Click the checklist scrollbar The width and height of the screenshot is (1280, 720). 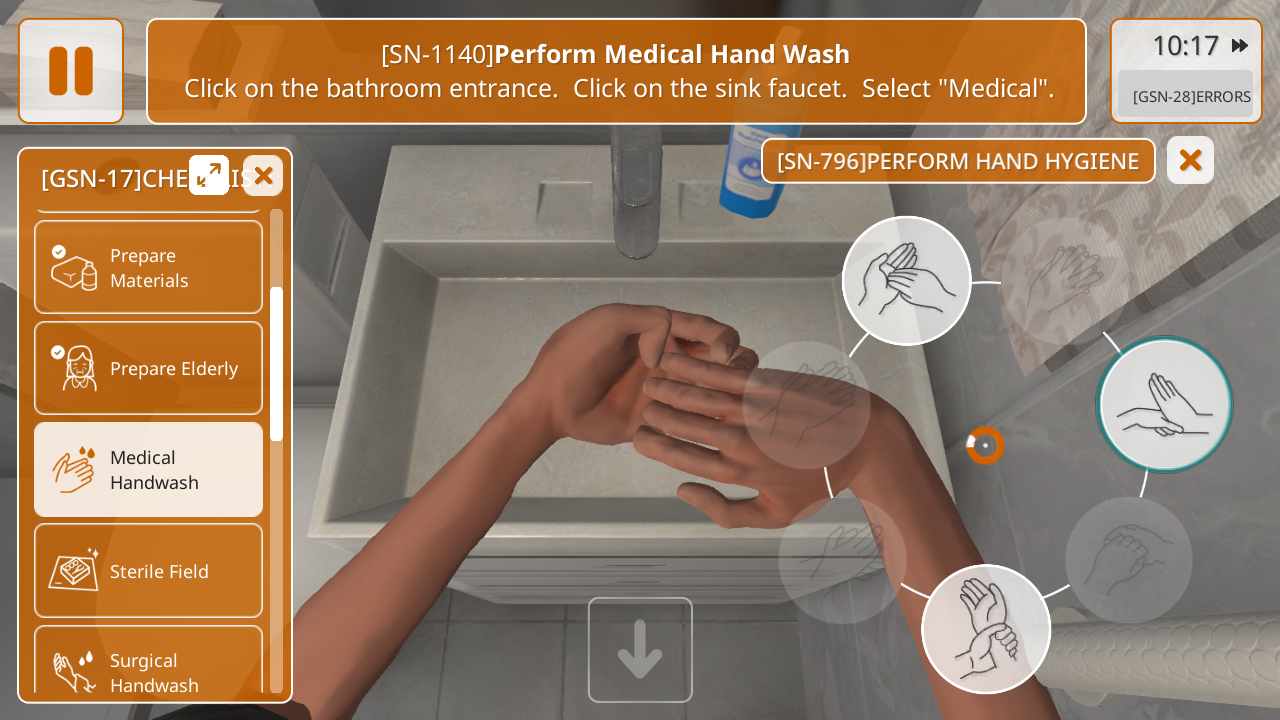coord(276,364)
